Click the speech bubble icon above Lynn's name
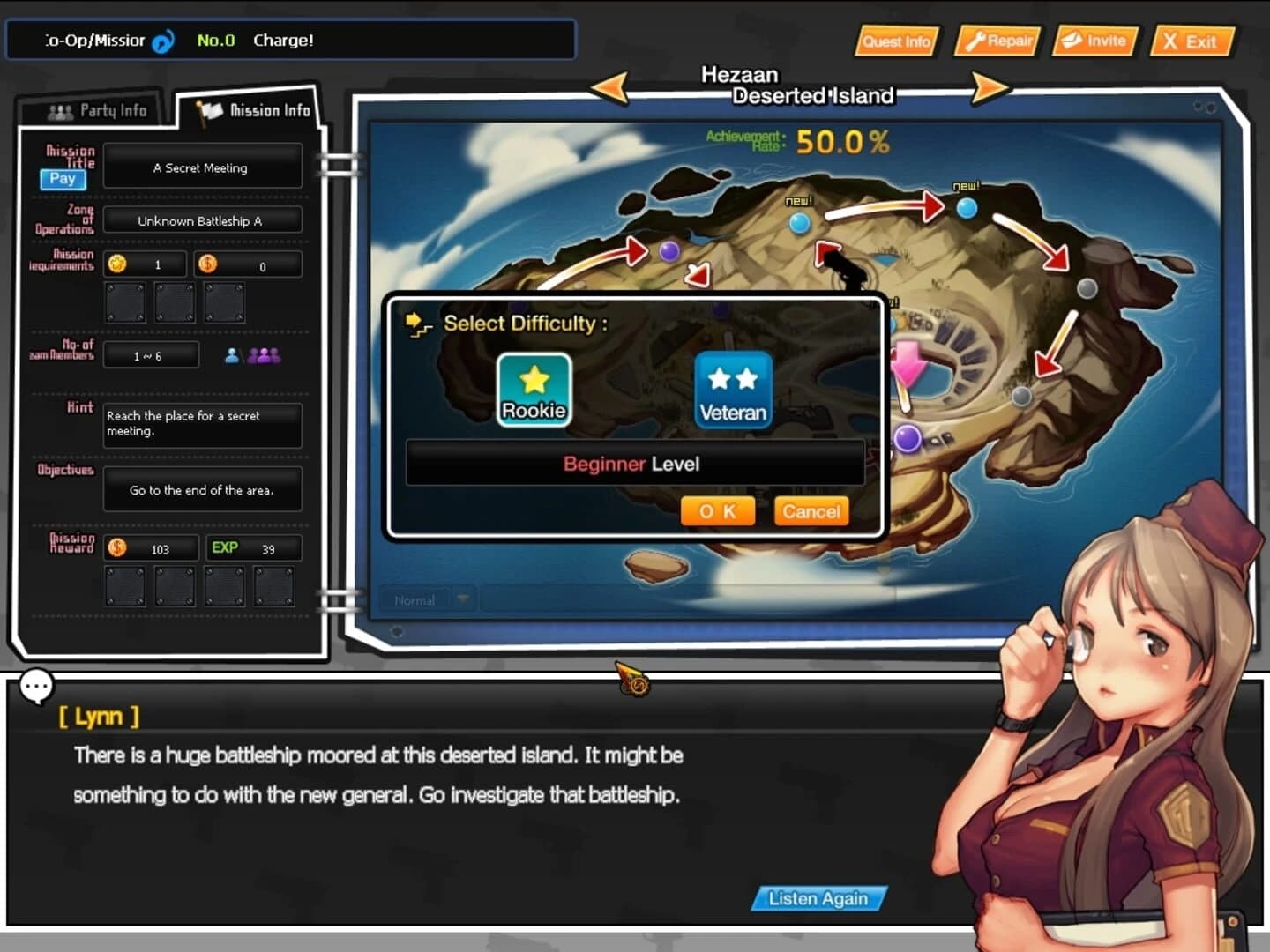 tap(36, 686)
